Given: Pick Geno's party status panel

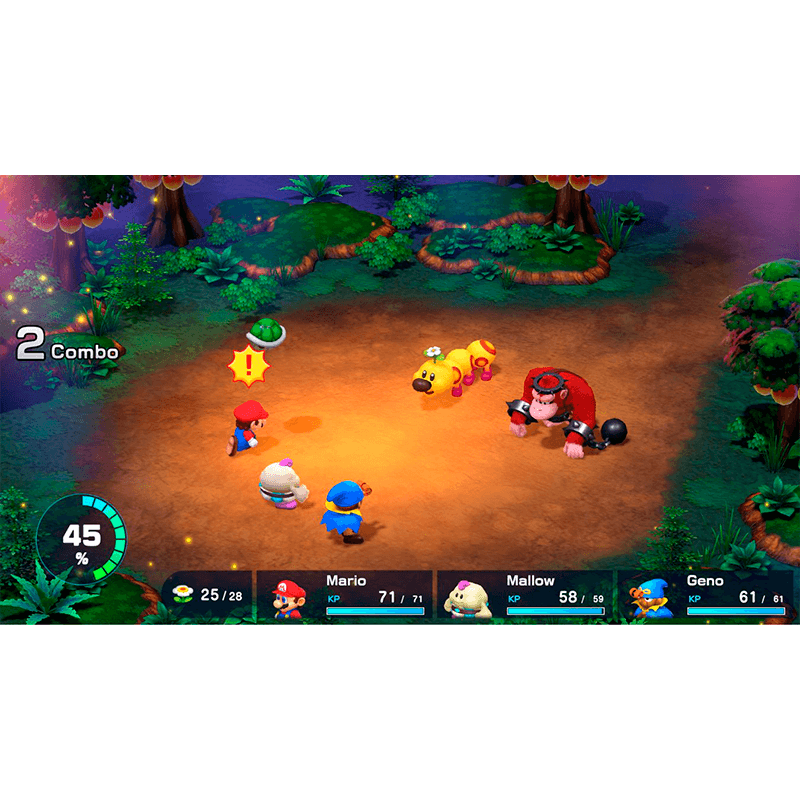Looking at the screenshot, I should click(705, 594).
